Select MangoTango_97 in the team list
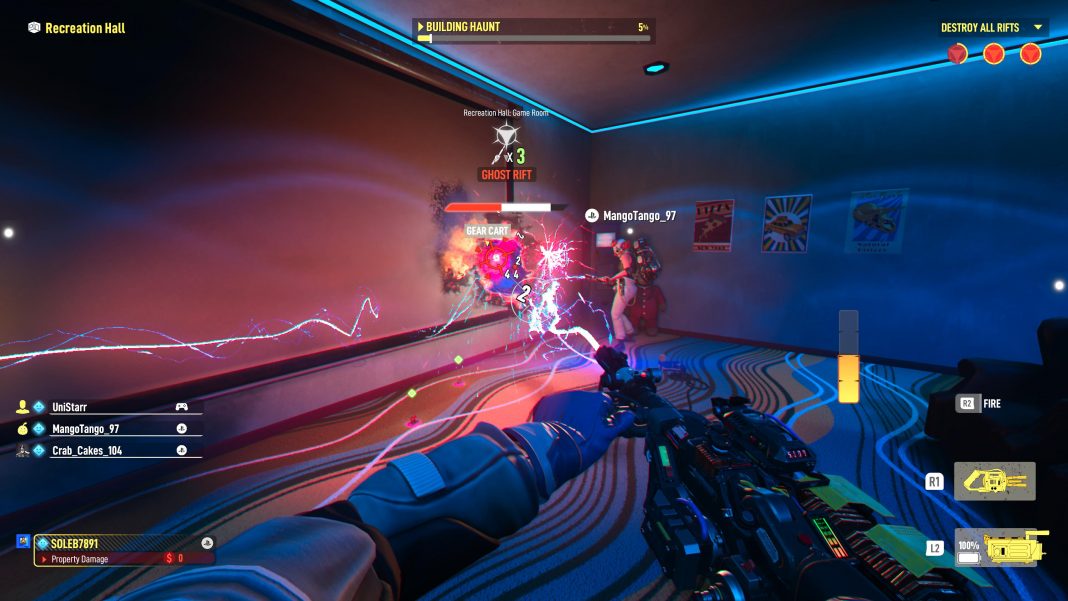 coord(84,429)
